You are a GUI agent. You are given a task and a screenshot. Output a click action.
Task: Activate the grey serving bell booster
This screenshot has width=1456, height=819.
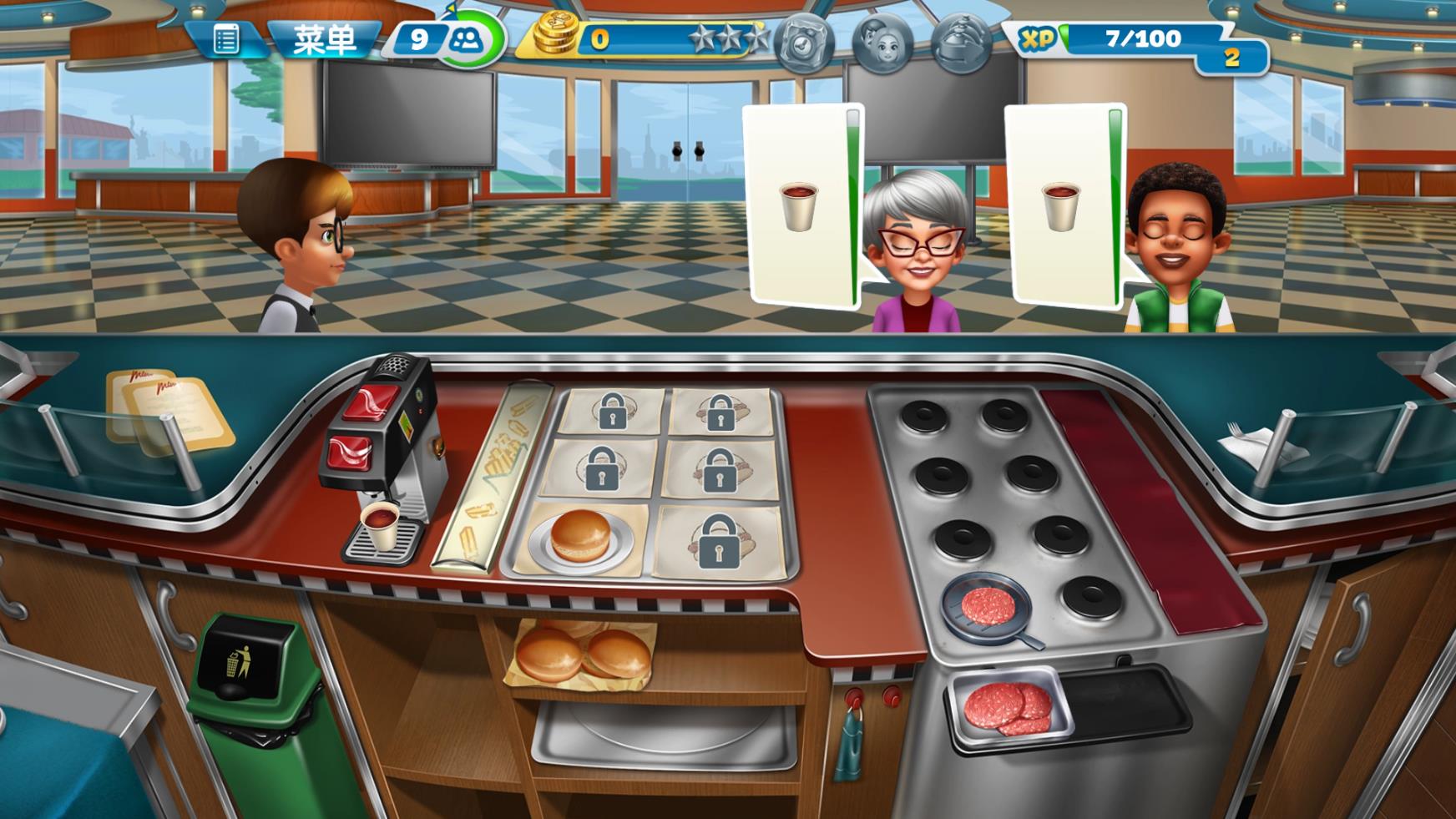[x=961, y=42]
